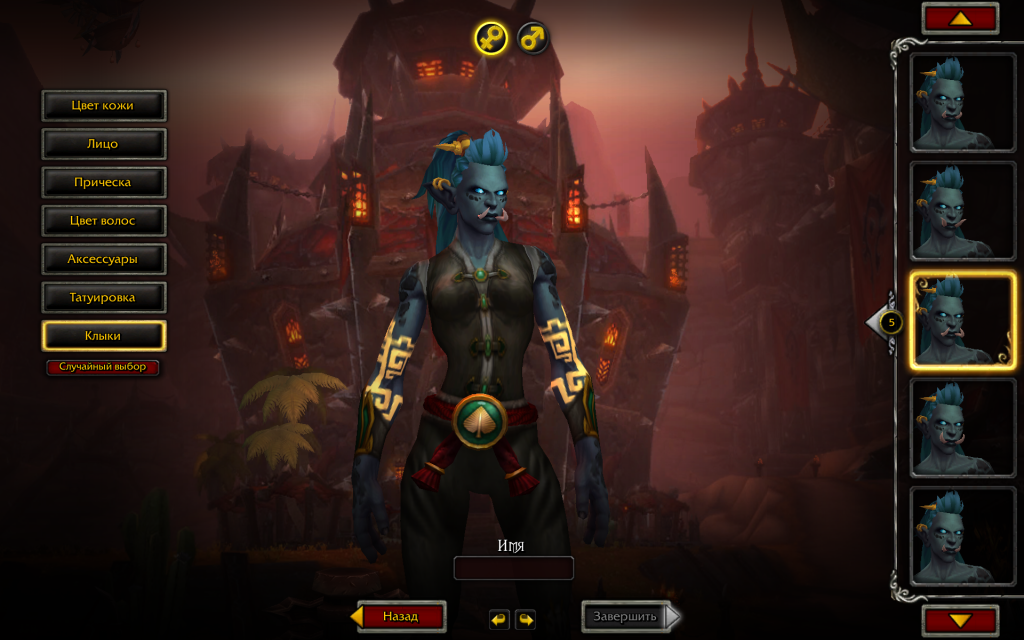Choose the female gender icon
This screenshot has width=1024, height=640.
click(491, 38)
